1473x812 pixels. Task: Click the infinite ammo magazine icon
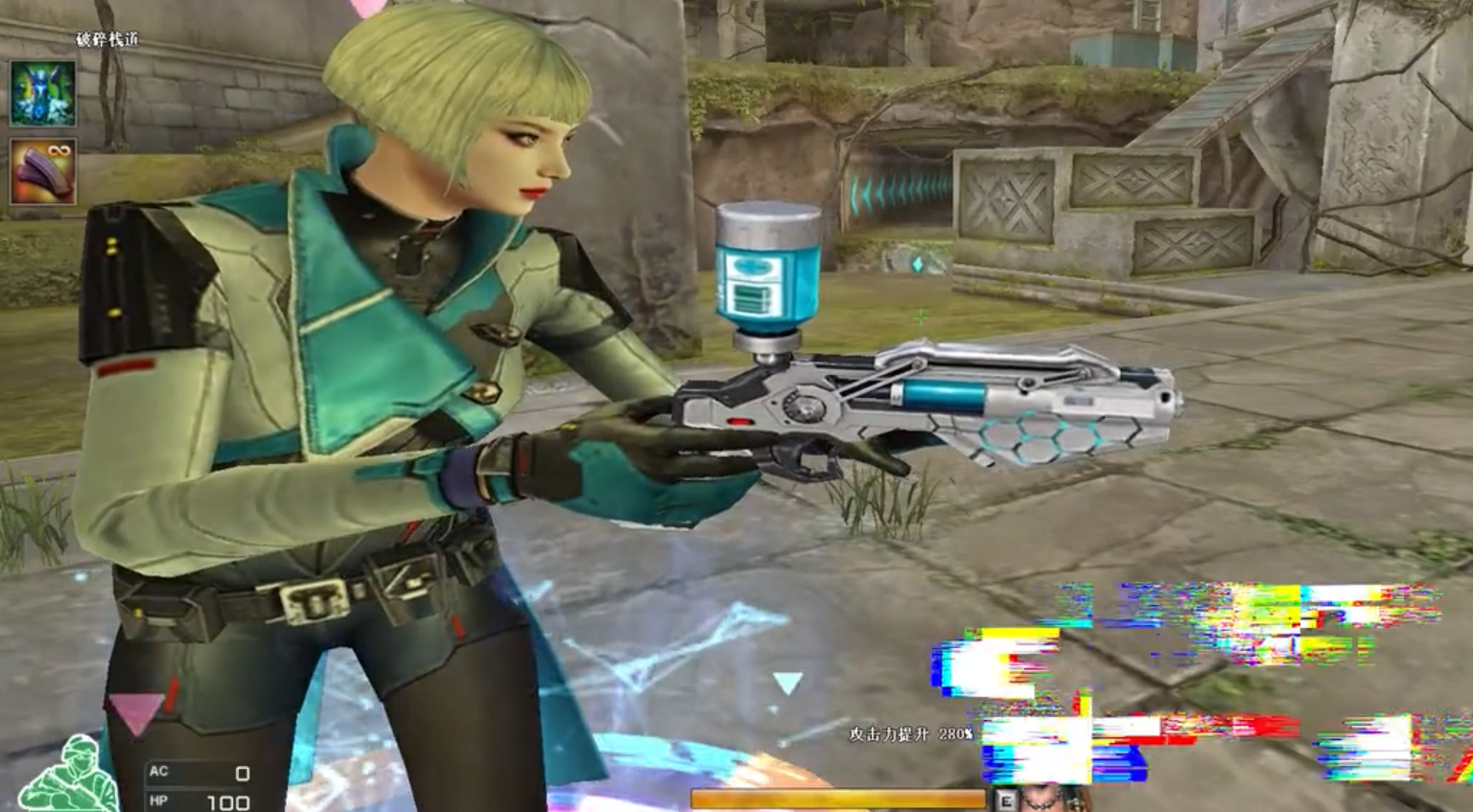(42, 172)
